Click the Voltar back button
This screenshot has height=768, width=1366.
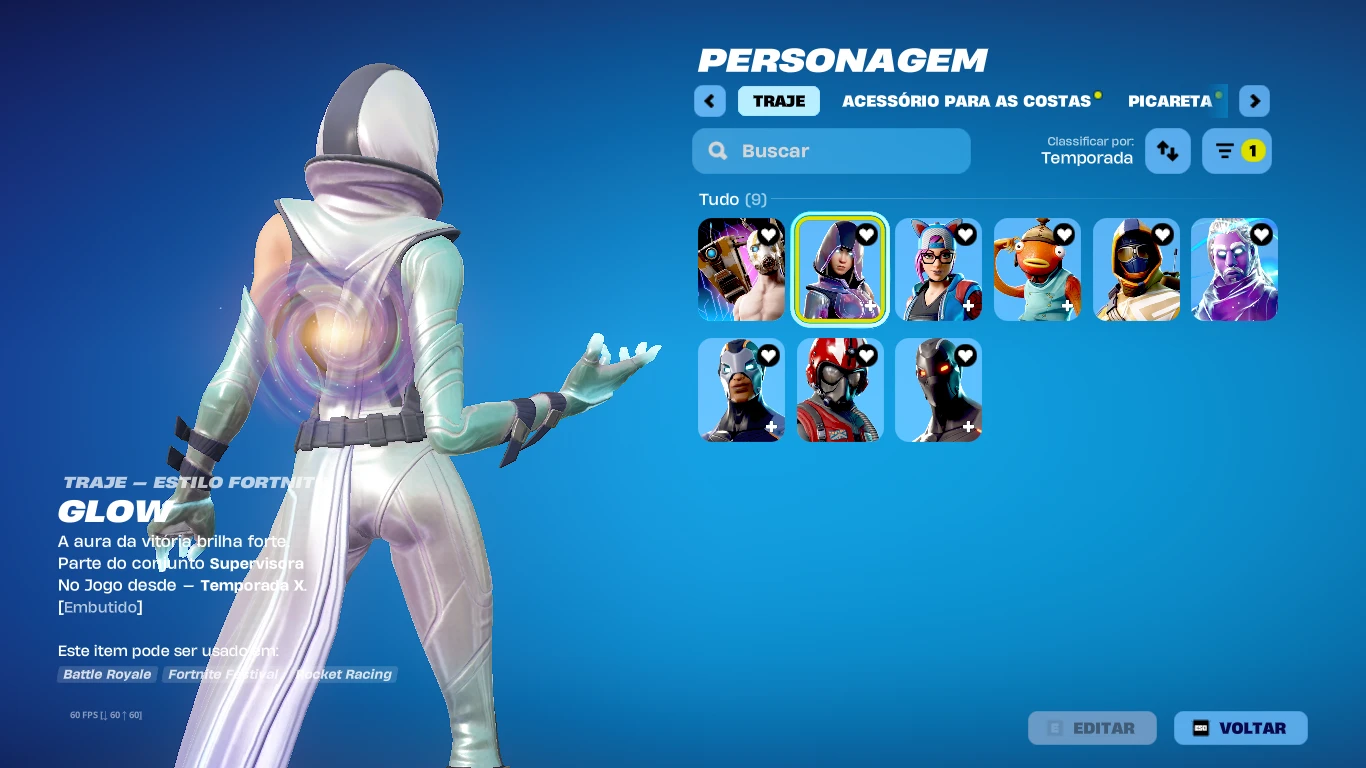pos(1240,728)
